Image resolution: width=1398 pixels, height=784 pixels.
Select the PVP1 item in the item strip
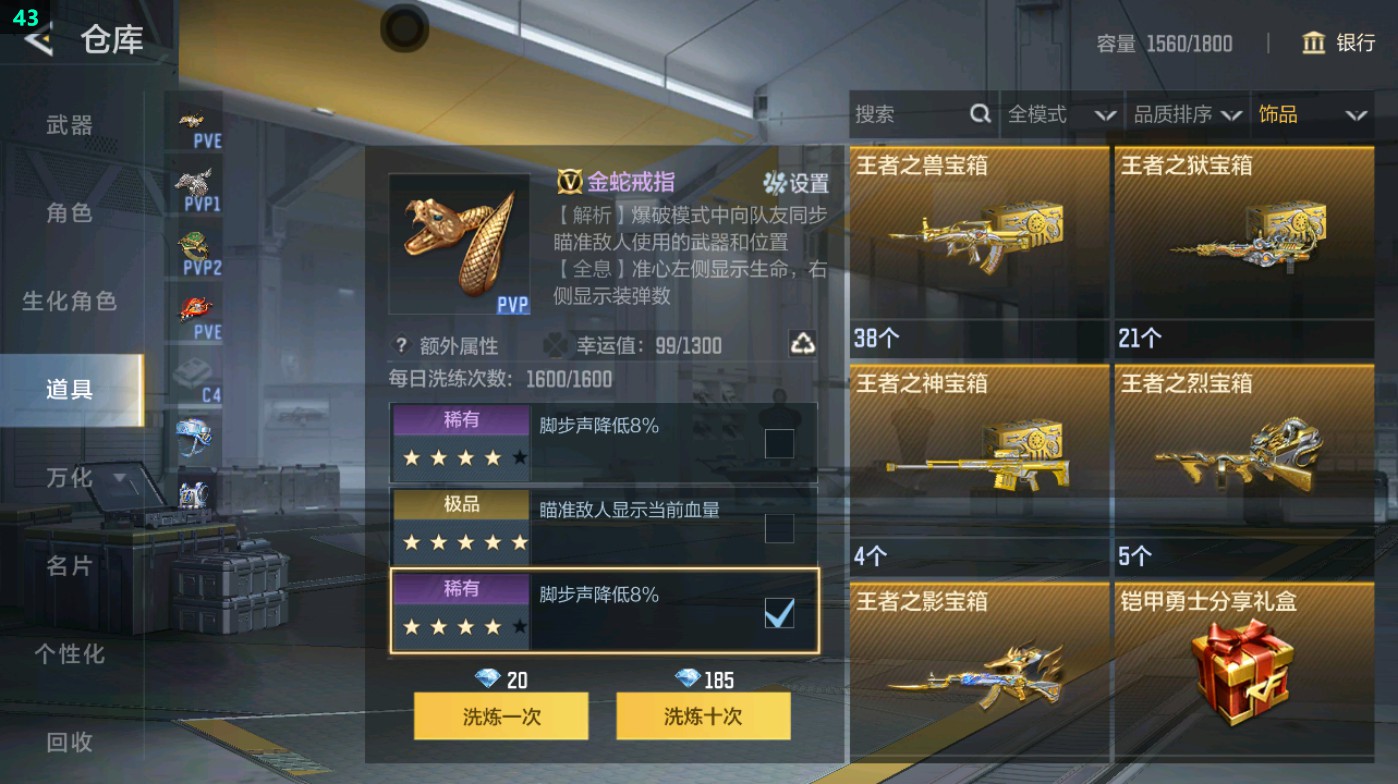pyautogui.click(x=198, y=183)
